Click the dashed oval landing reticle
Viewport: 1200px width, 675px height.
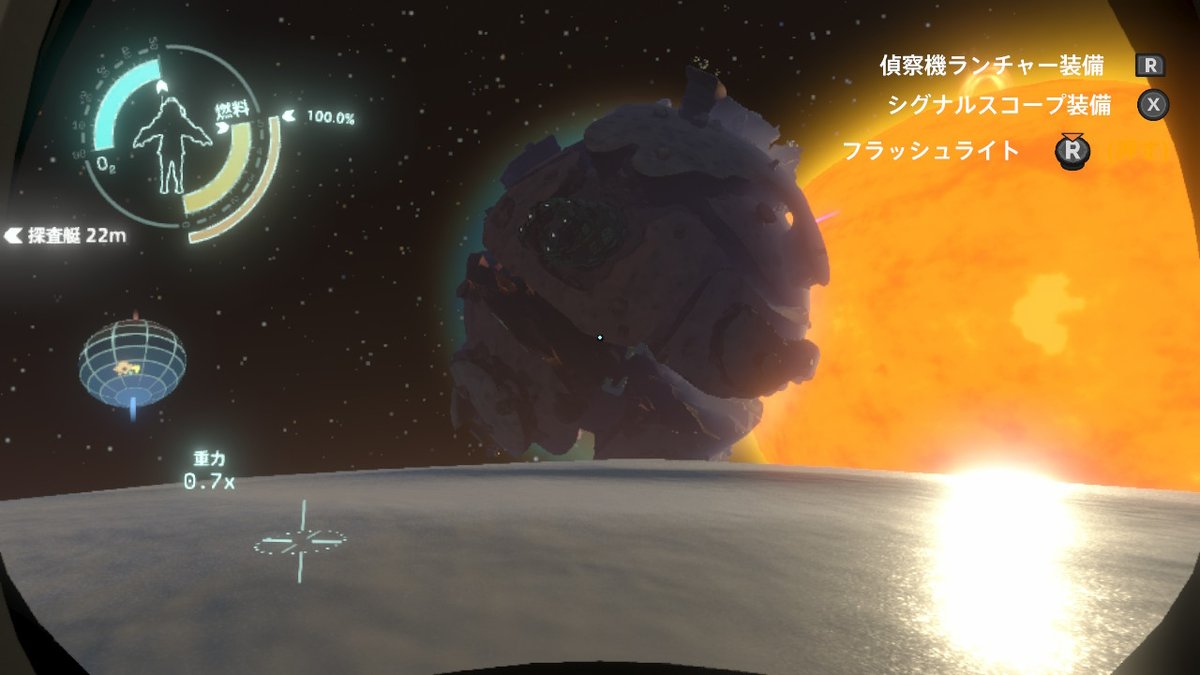tap(300, 541)
